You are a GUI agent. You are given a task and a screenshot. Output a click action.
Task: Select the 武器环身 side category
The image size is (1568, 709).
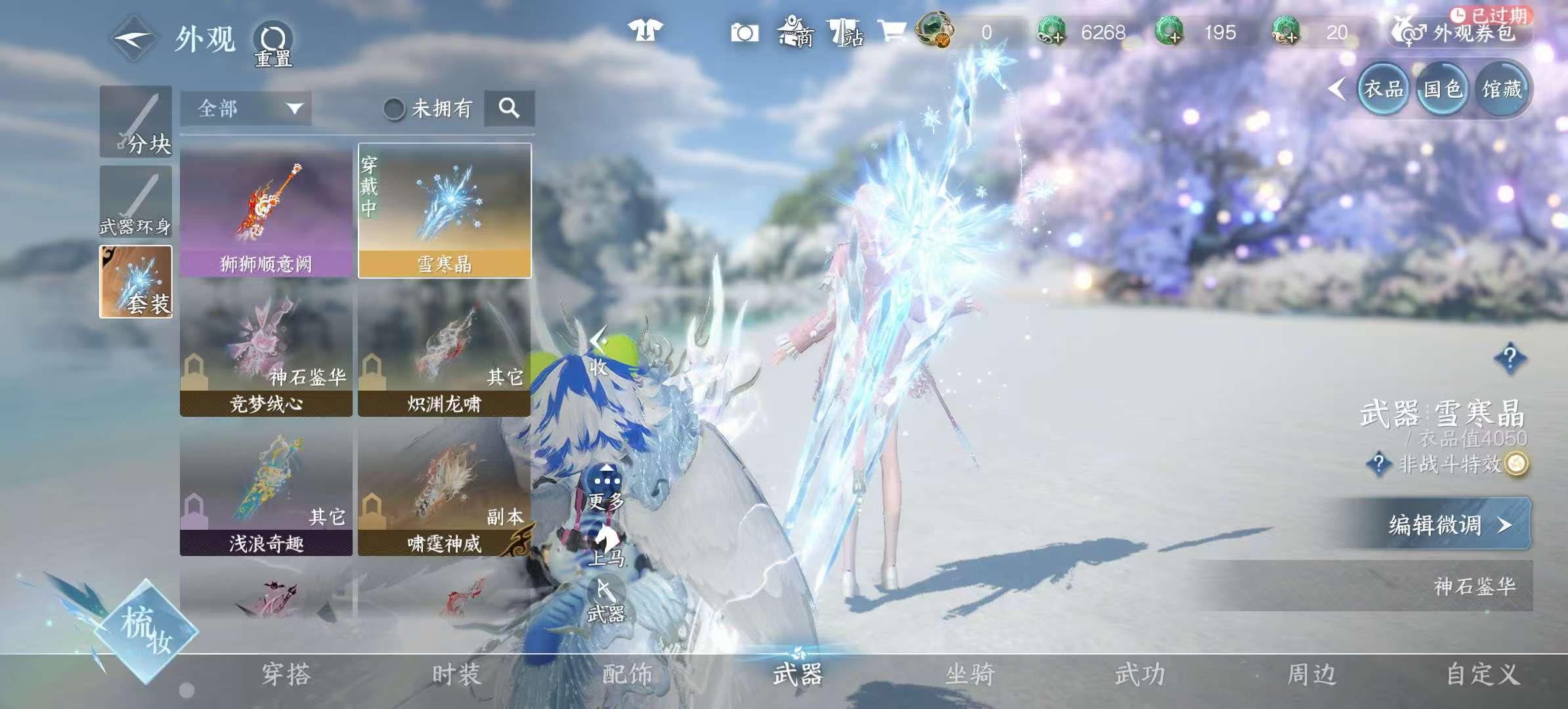pos(136,202)
